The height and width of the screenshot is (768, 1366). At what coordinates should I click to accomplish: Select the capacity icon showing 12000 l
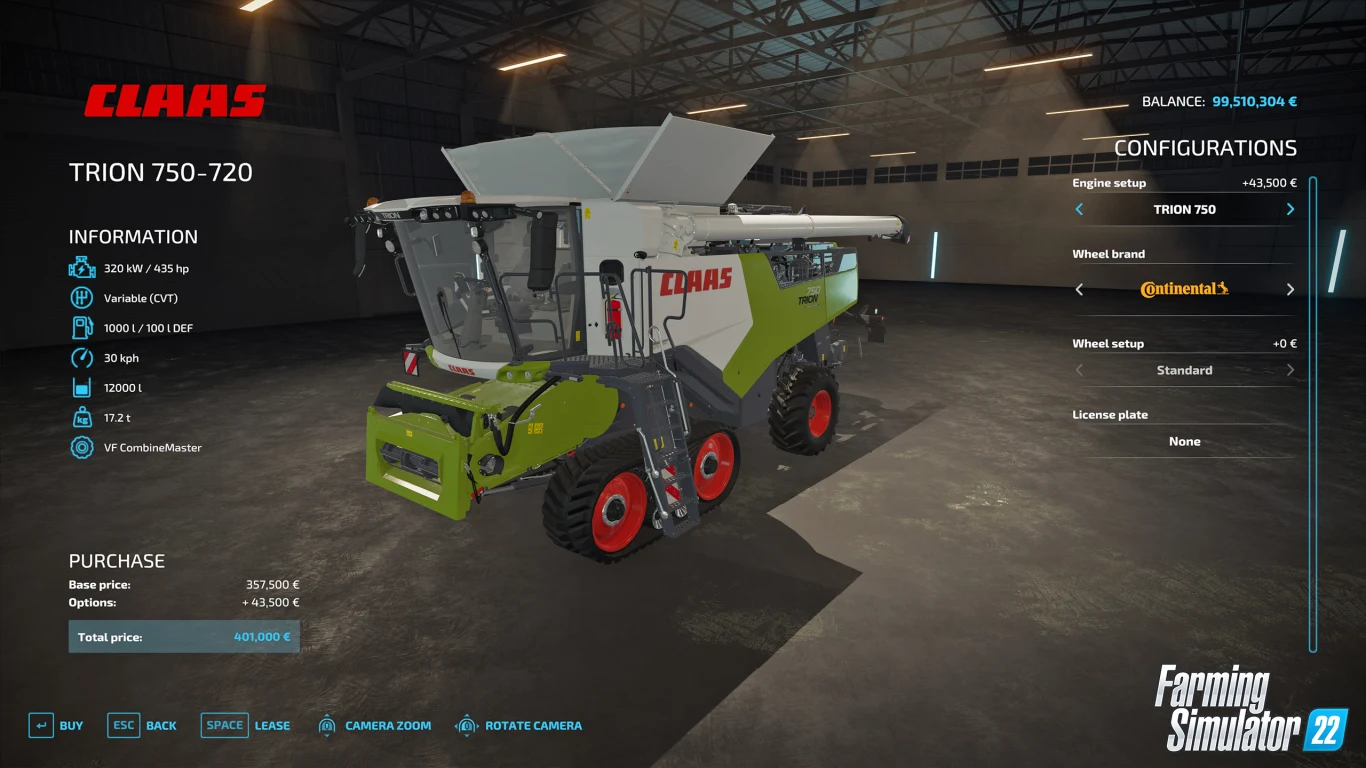(x=80, y=387)
